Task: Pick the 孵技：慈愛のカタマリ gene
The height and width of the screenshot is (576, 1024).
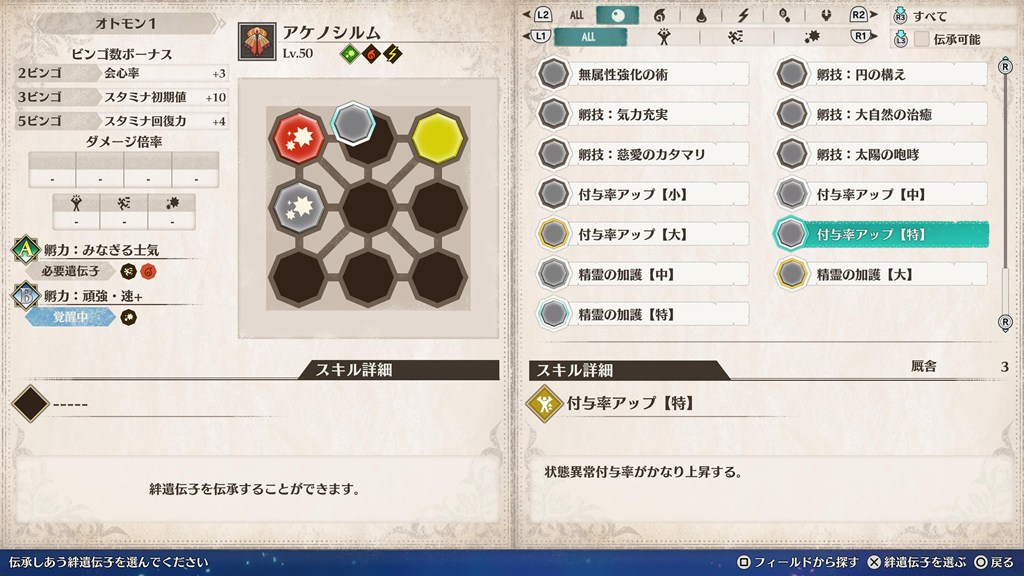Action: point(643,154)
